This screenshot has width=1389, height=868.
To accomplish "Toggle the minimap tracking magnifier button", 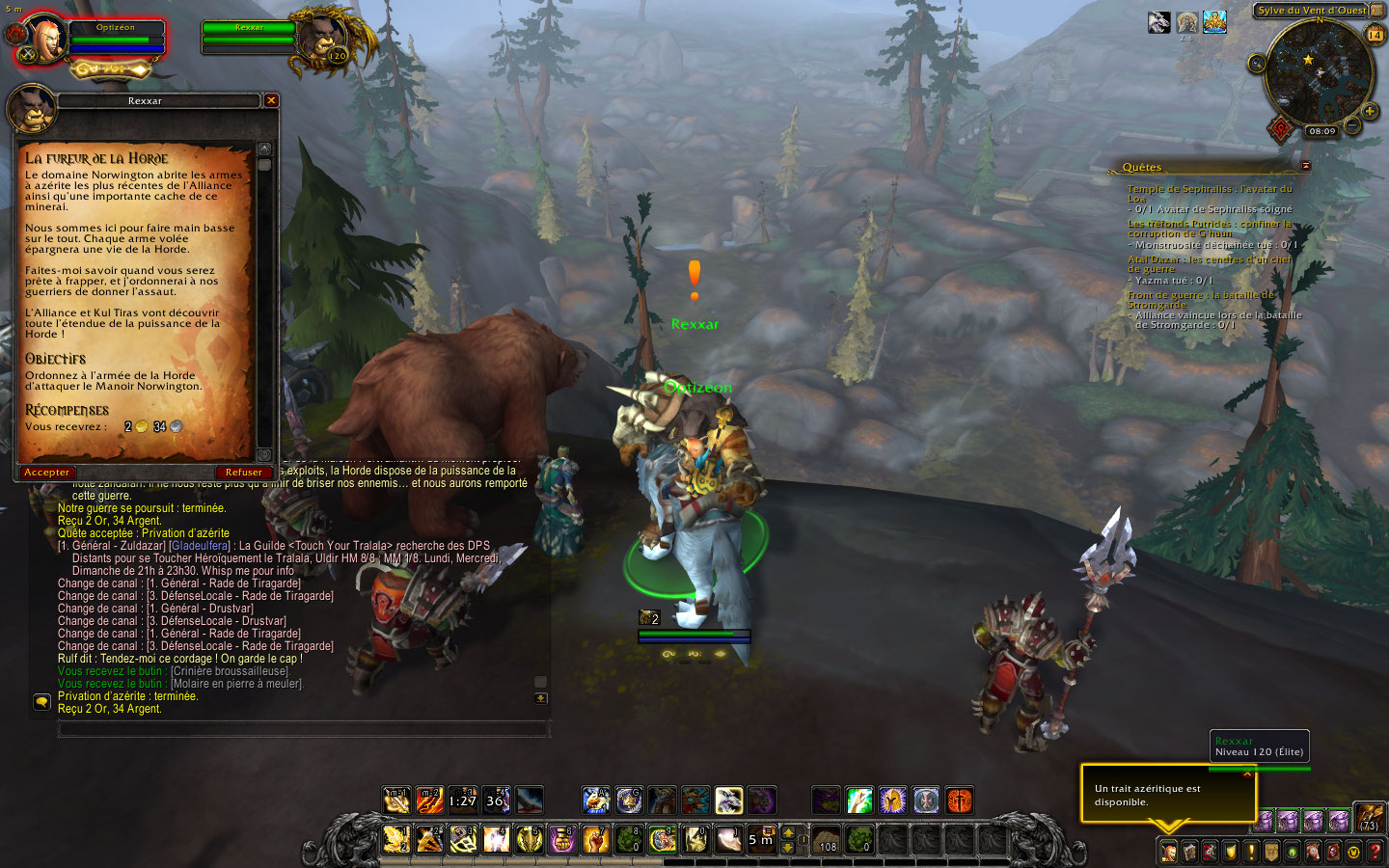I will [1257, 64].
